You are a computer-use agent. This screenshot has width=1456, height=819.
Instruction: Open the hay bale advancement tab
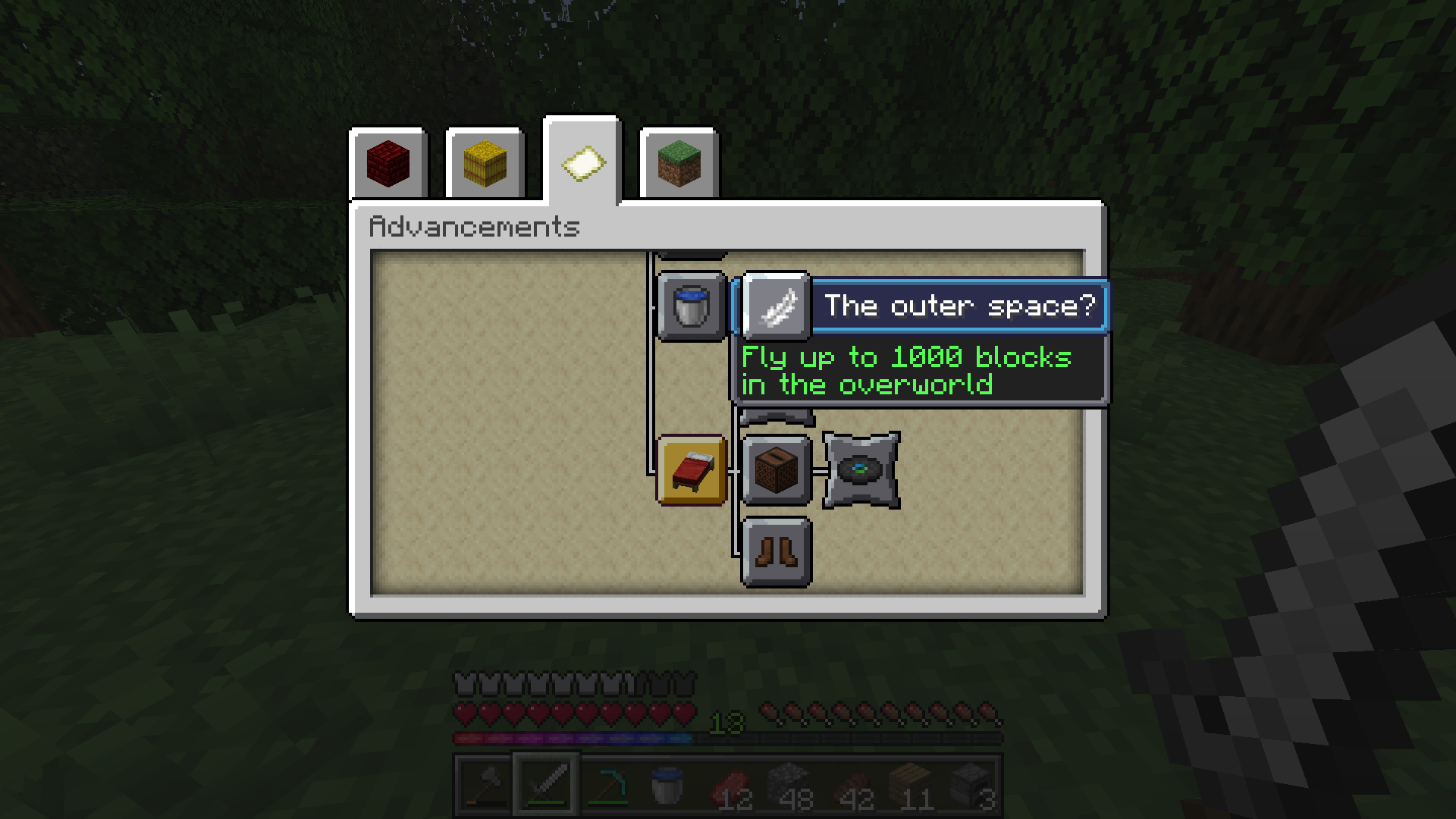(x=484, y=162)
